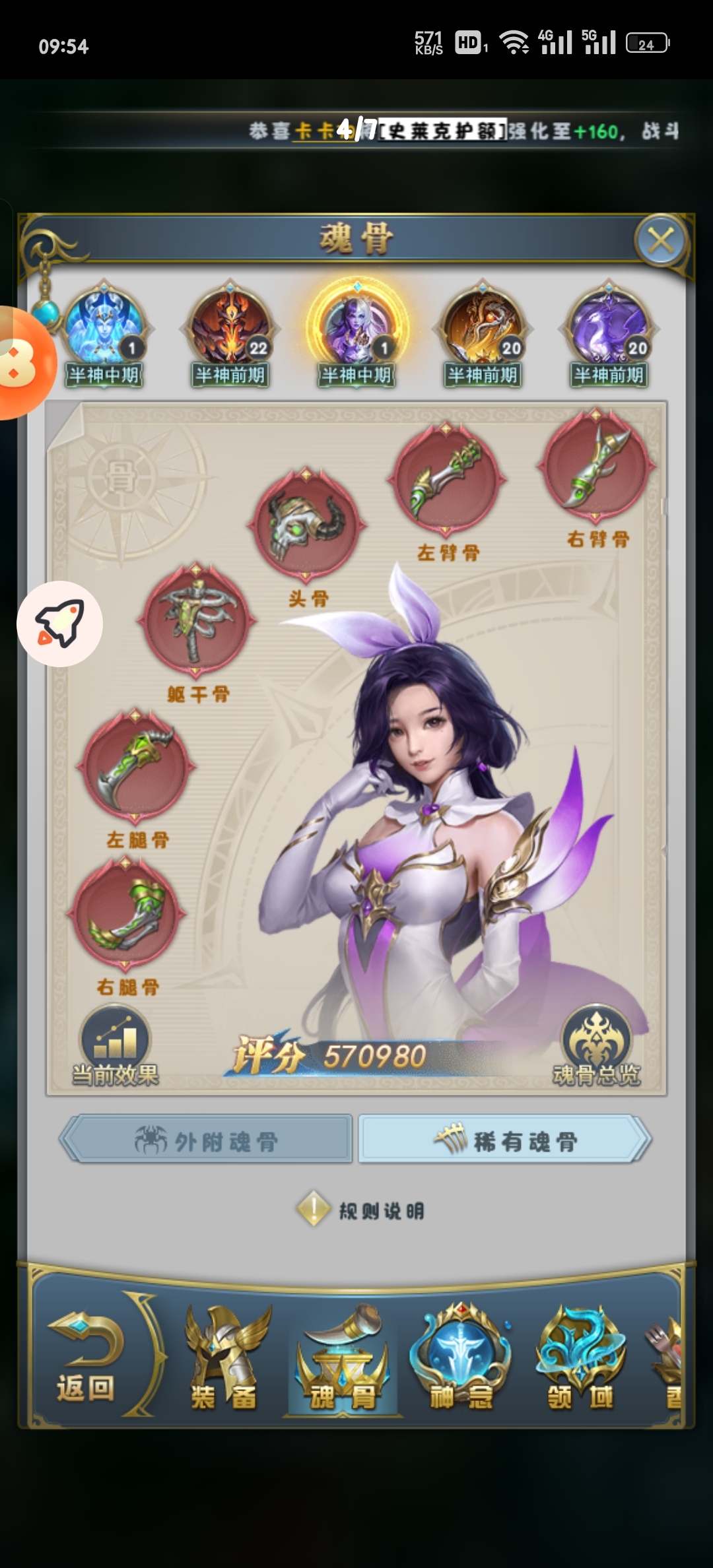Screen dimensions: 713x1568
Task: Close the 魂骨 panel
Action: pyautogui.click(x=661, y=240)
